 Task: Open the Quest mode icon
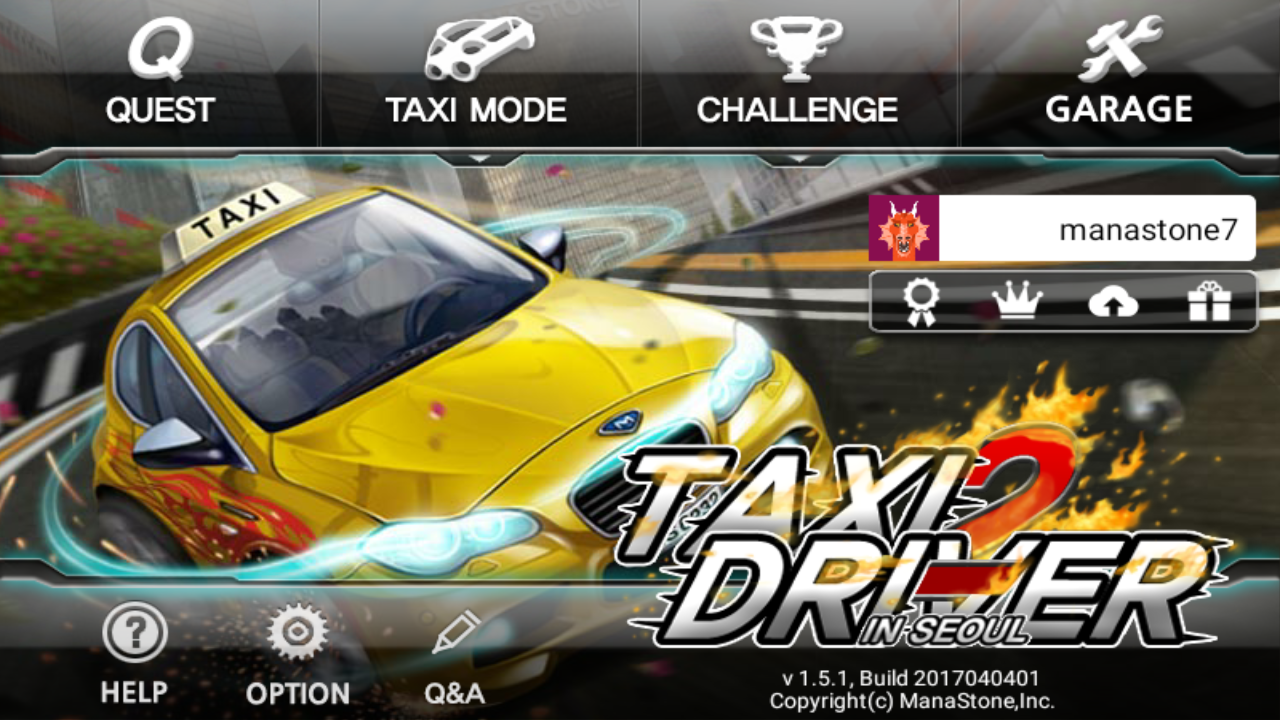click(160, 50)
